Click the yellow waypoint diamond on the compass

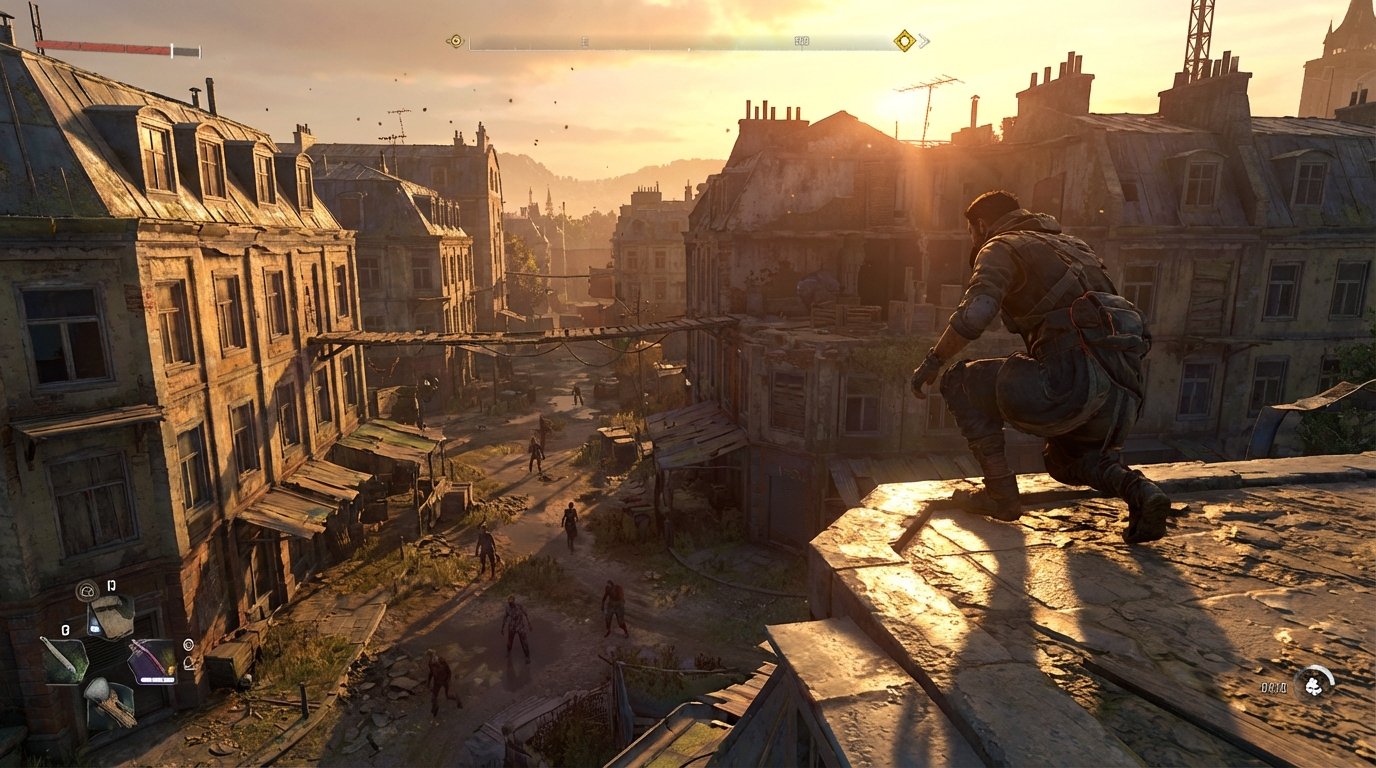point(904,41)
